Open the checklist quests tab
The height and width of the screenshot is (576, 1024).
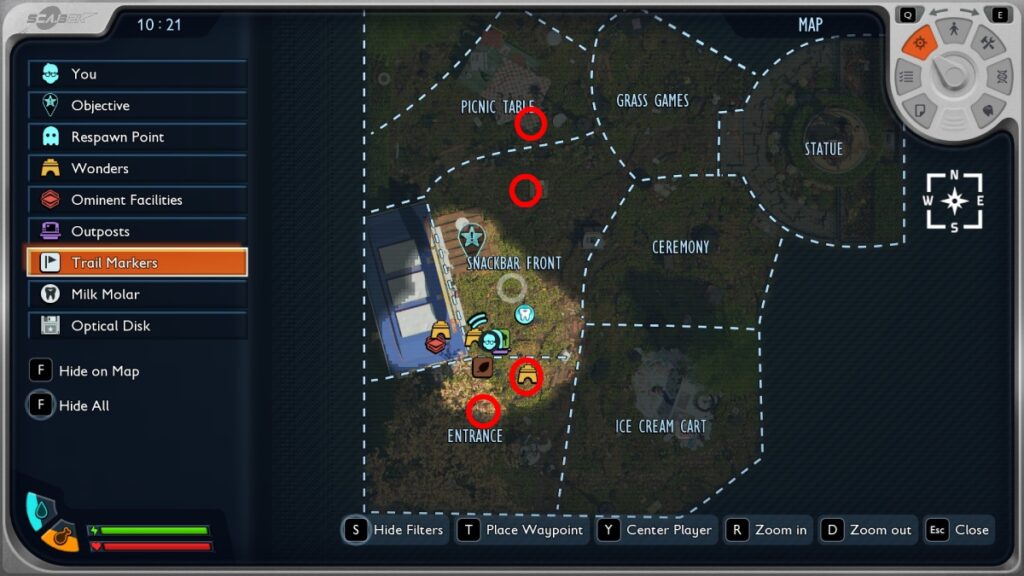point(906,76)
